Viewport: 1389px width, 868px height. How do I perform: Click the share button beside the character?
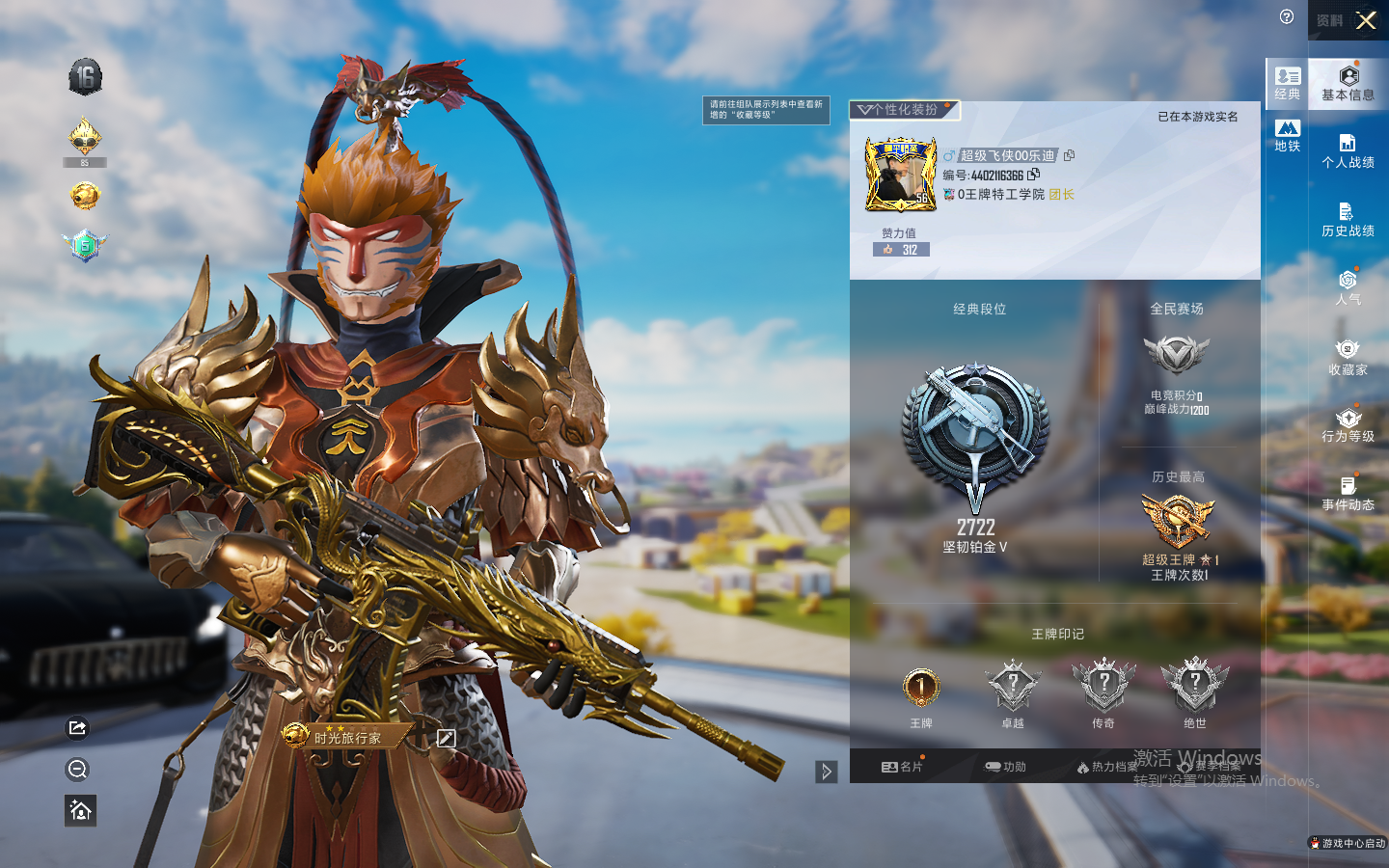[78, 728]
